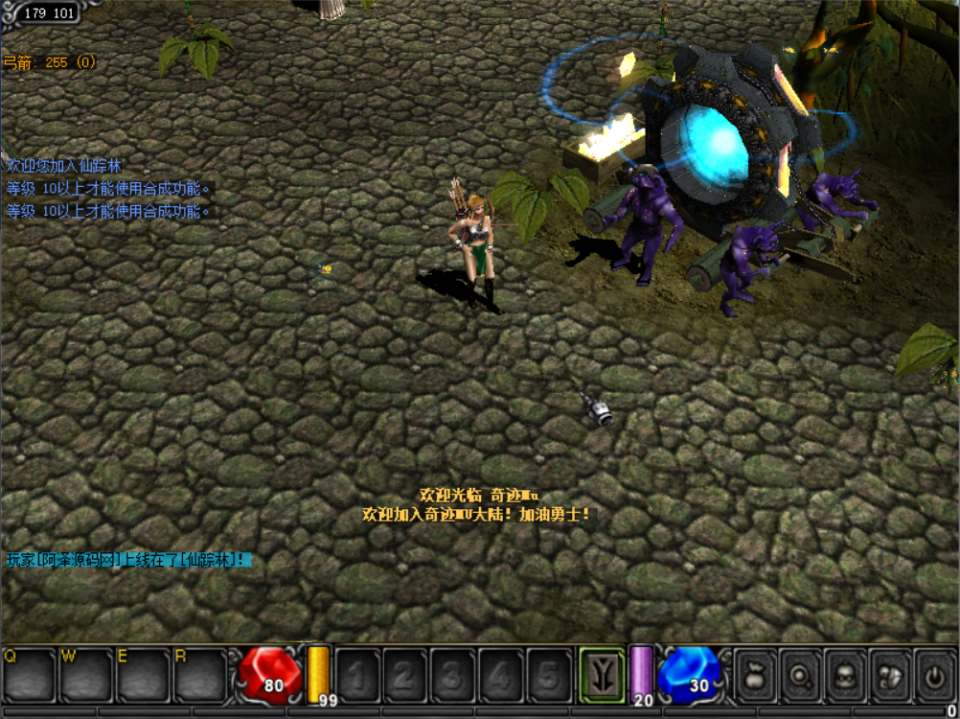960x719 pixels.
Task: Select the R hotkey slot
Action: coord(200,675)
